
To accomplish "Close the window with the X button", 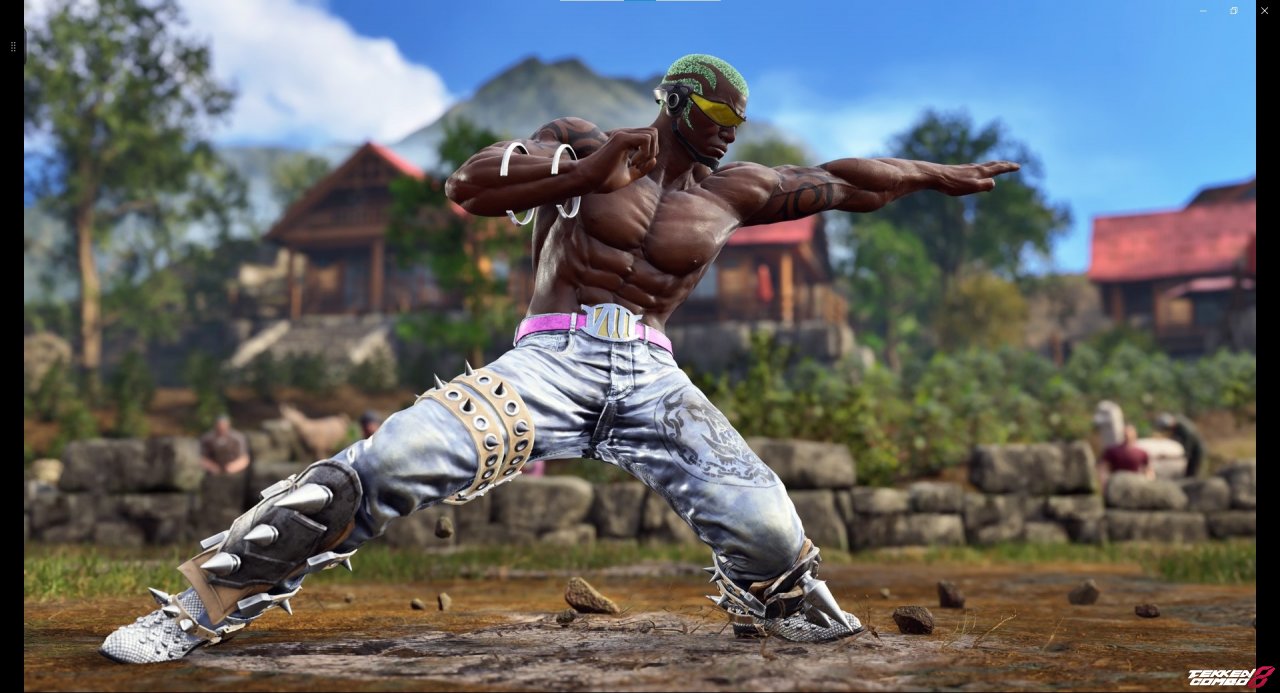I will (x=1264, y=11).
